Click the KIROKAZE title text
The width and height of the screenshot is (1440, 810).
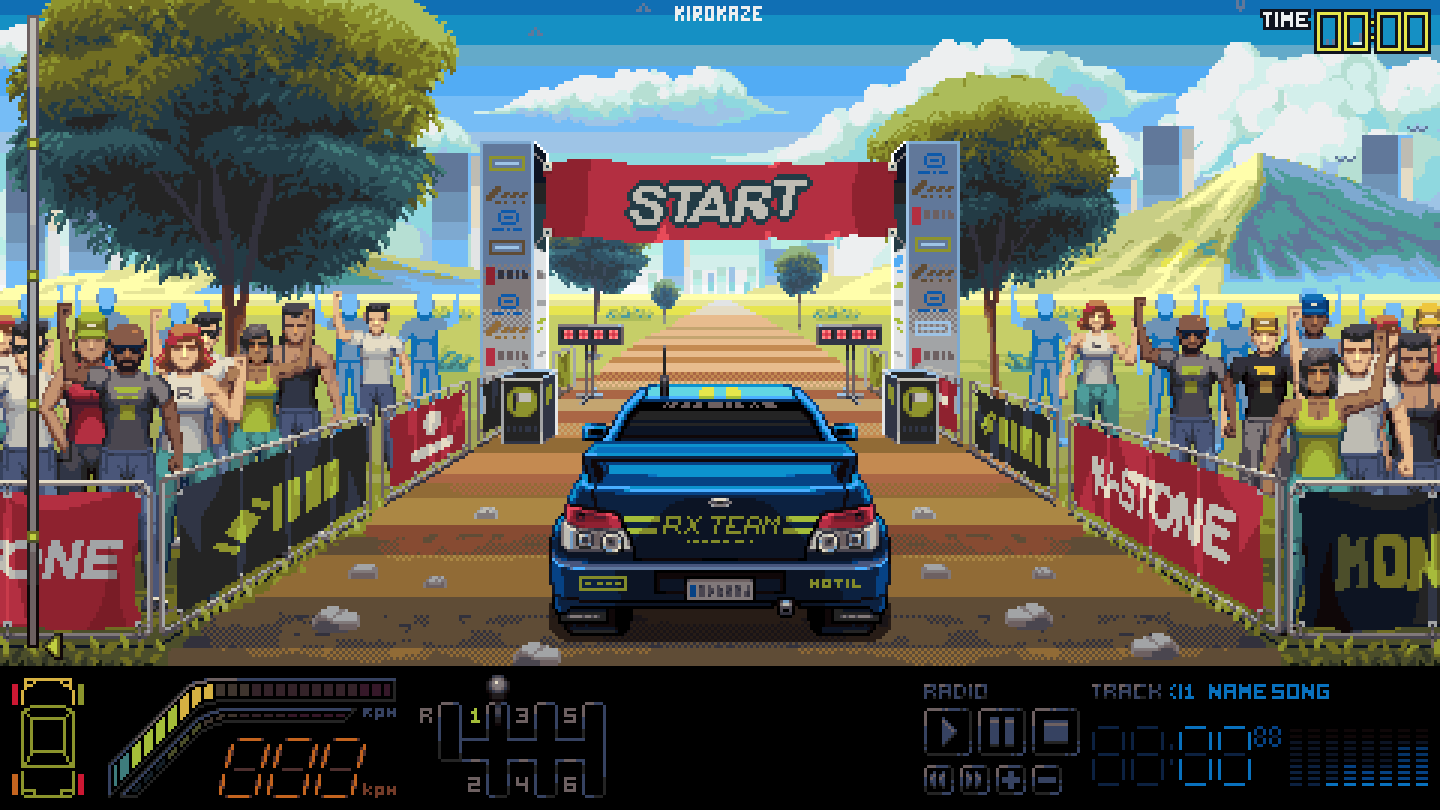[718, 14]
